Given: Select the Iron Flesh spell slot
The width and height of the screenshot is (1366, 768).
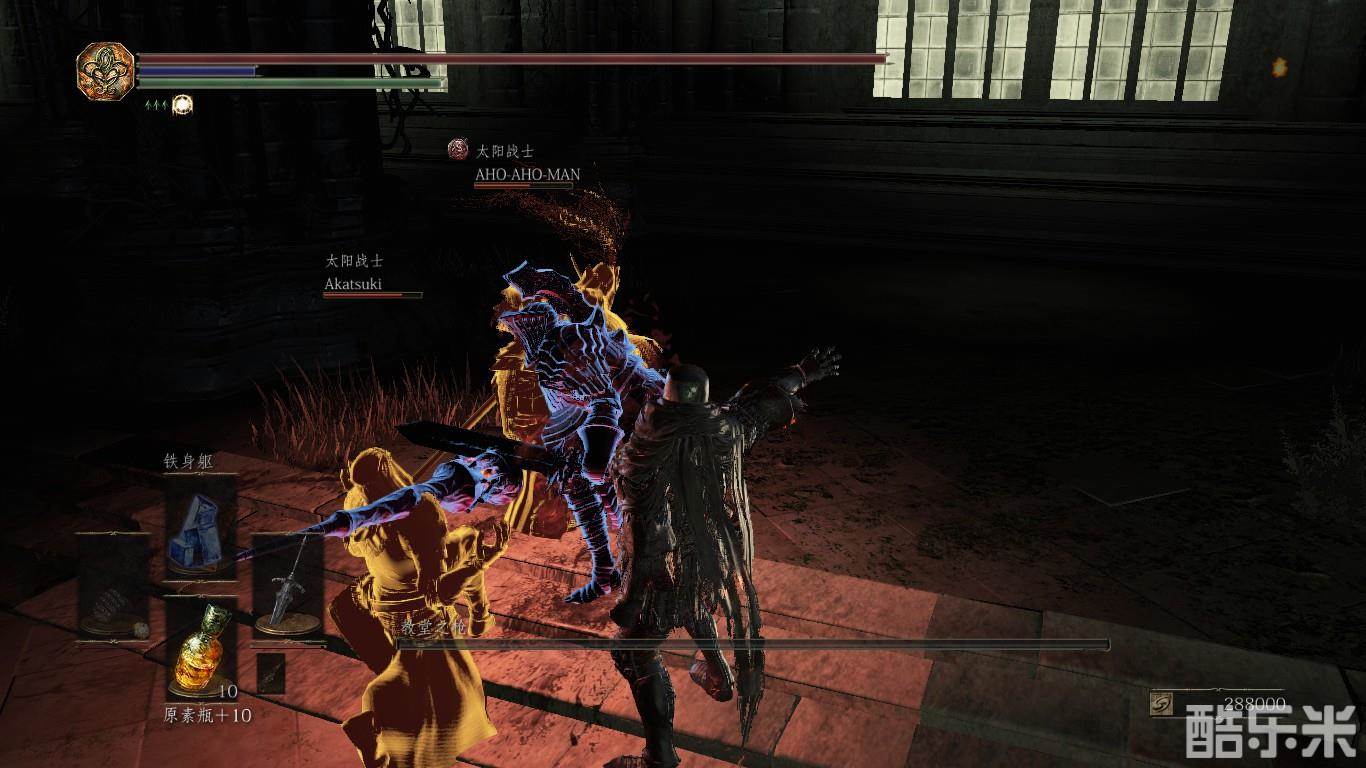Looking at the screenshot, I should tap(200, 525).
